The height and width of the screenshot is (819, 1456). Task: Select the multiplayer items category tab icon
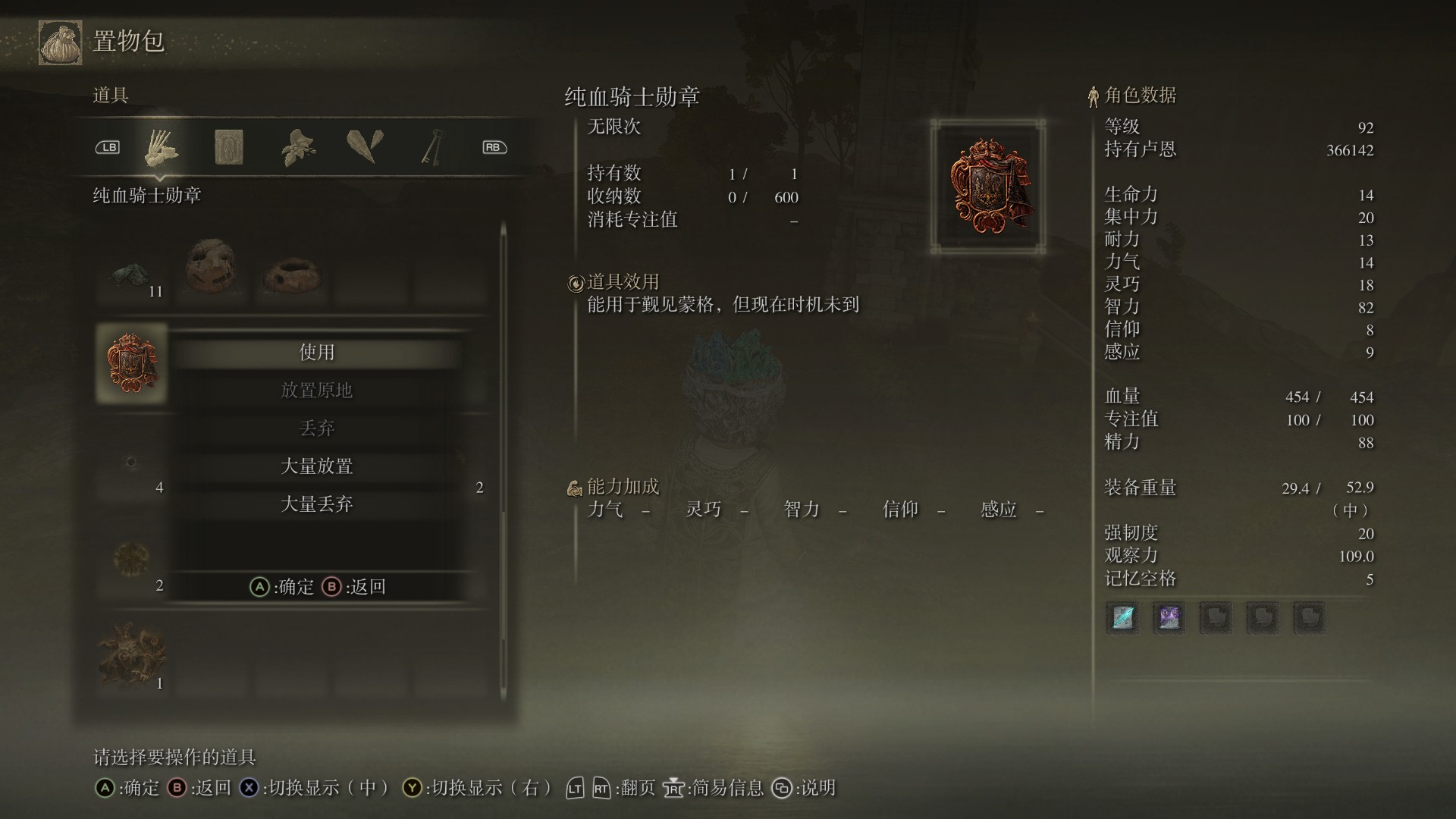point(163,148)
